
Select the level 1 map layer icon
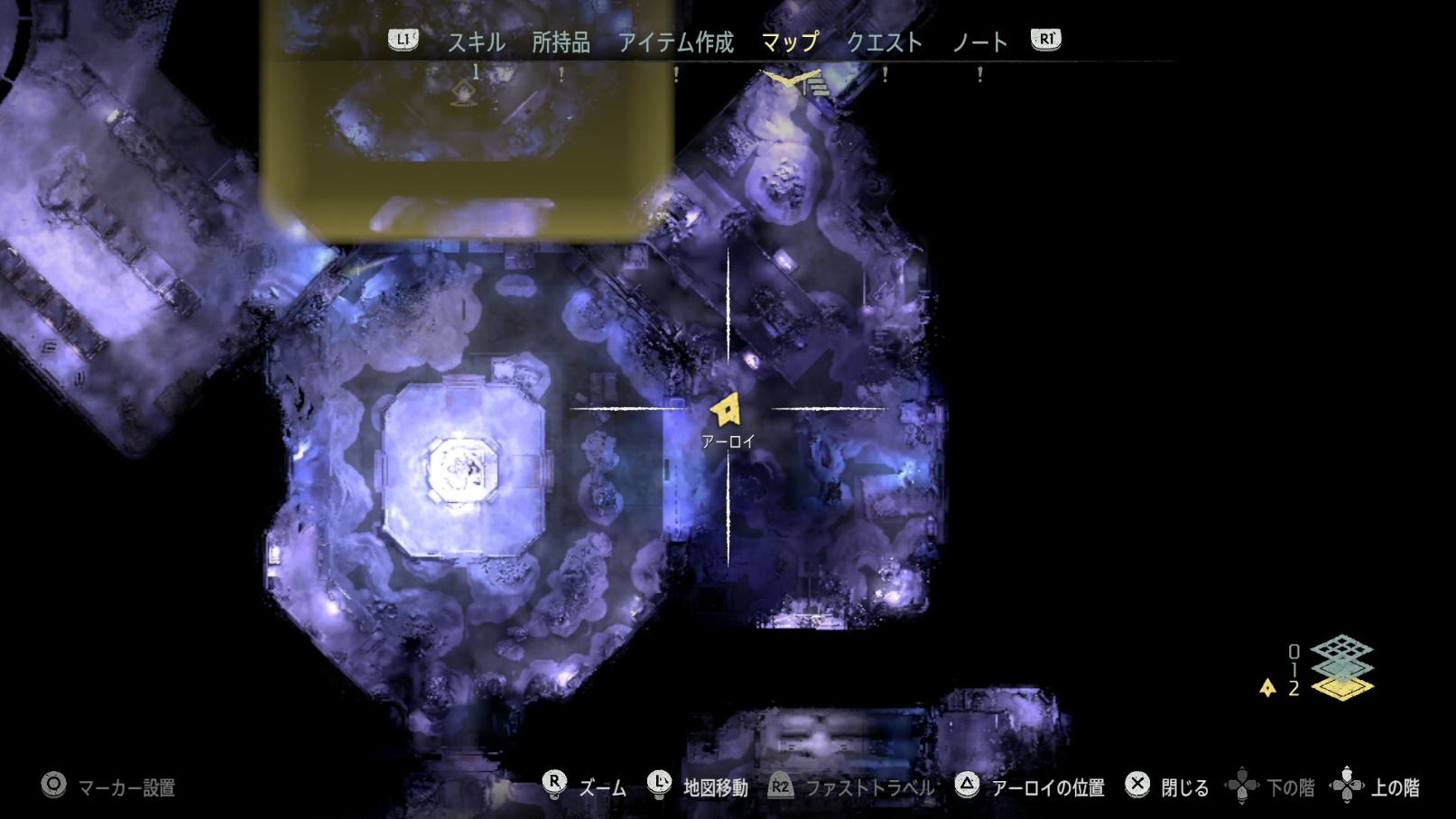tap(1342, 668)
